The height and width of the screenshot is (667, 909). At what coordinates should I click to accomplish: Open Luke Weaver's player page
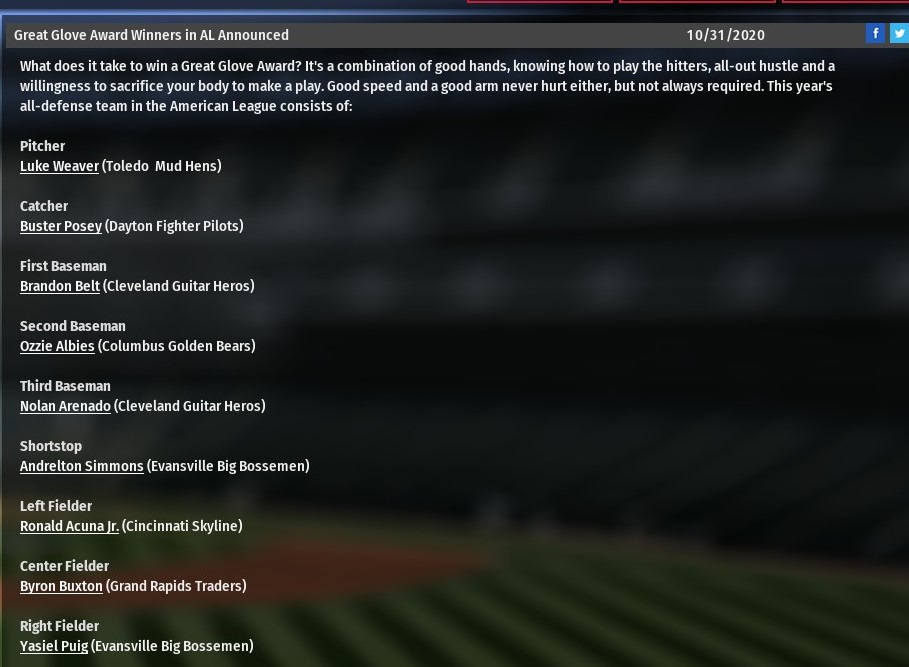tap(59, 166)
